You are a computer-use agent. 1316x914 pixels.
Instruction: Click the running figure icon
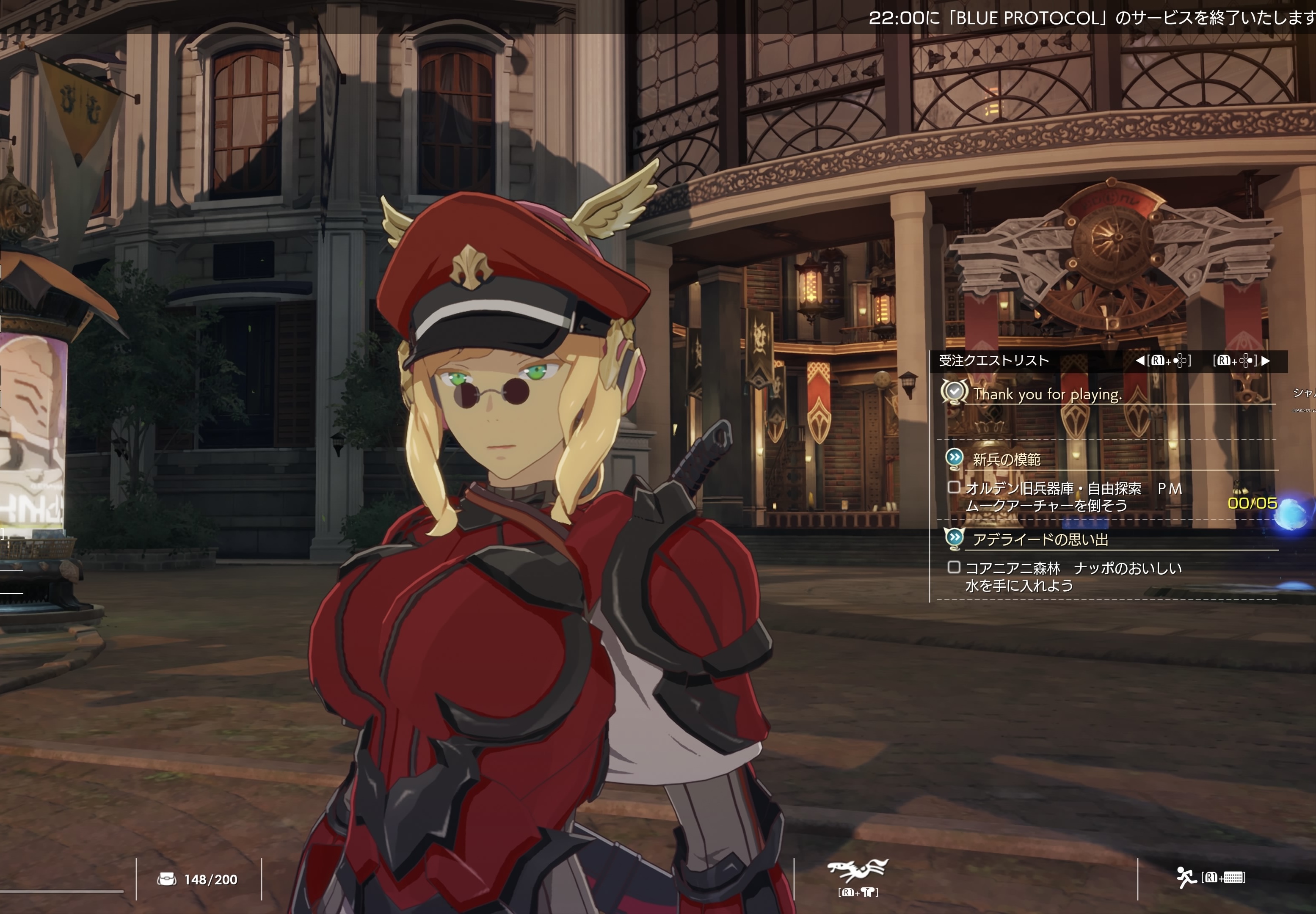tap(1185, 877)
